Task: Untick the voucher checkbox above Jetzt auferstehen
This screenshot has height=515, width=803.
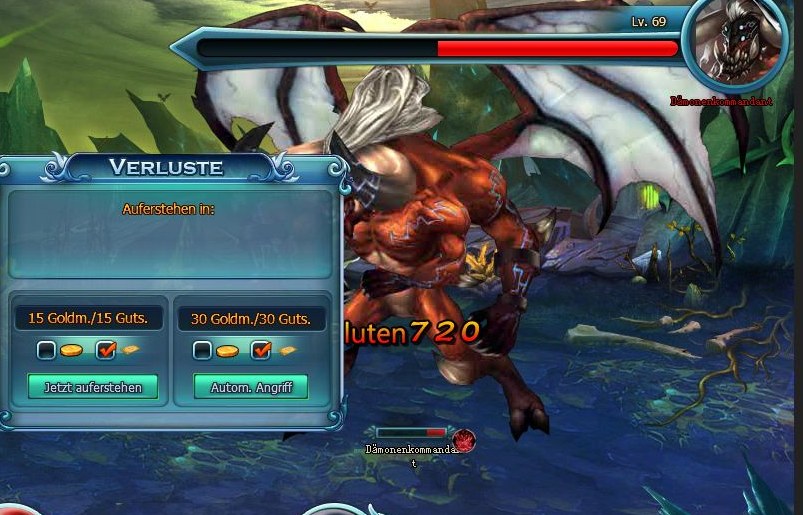Action: click(x=106, y=350)
